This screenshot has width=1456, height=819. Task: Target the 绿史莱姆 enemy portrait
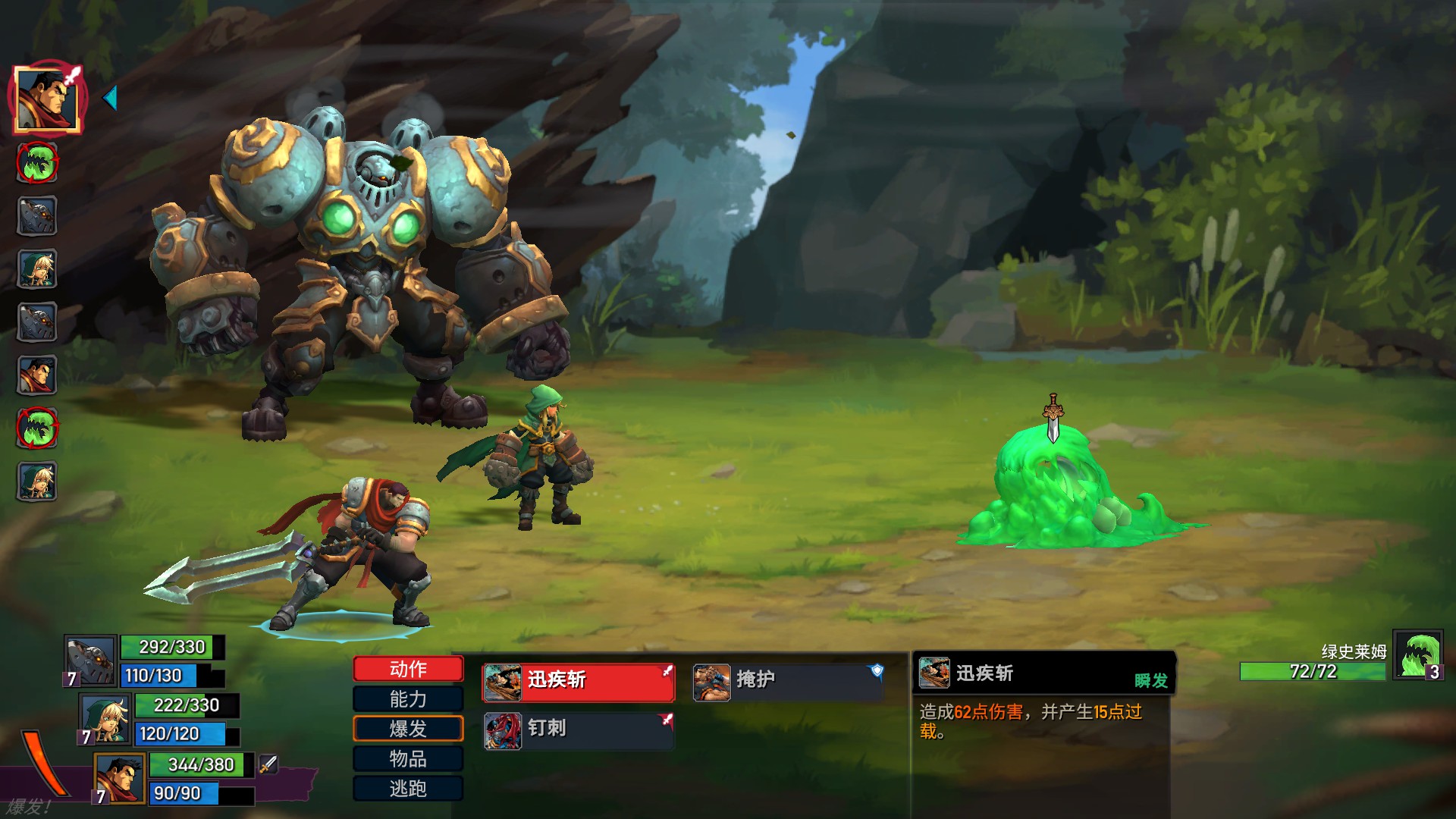point(1417,656)
